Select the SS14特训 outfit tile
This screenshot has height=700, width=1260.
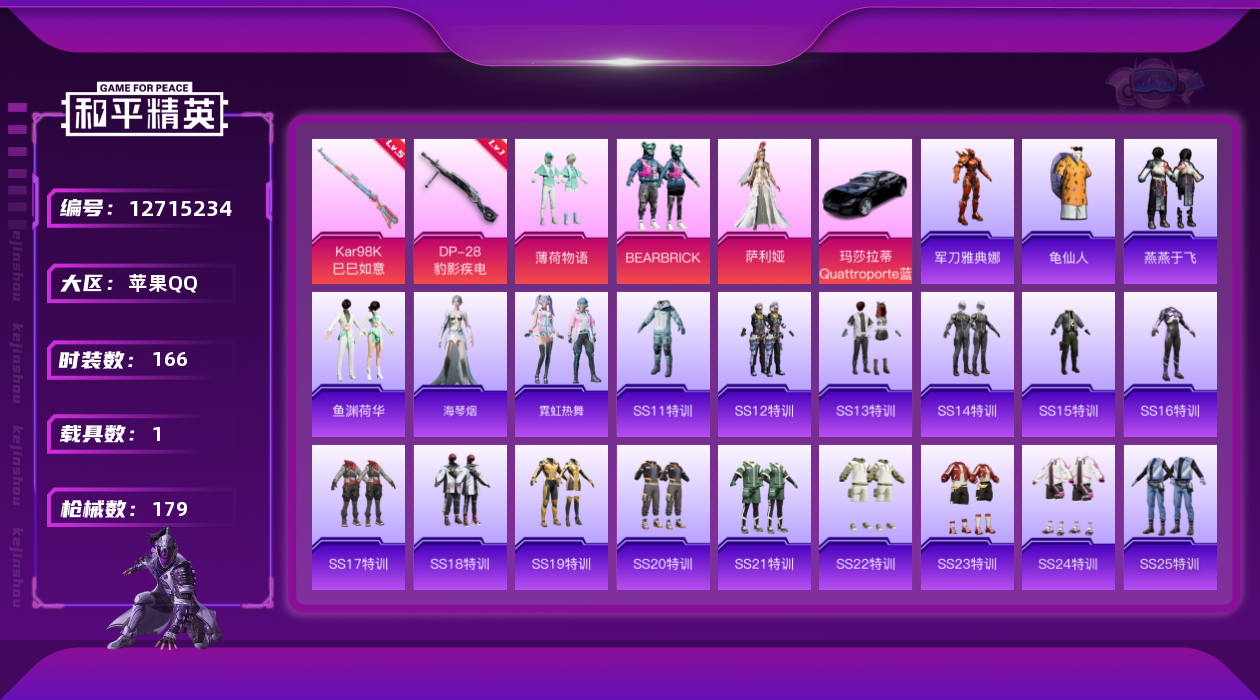tap(967, 363)
